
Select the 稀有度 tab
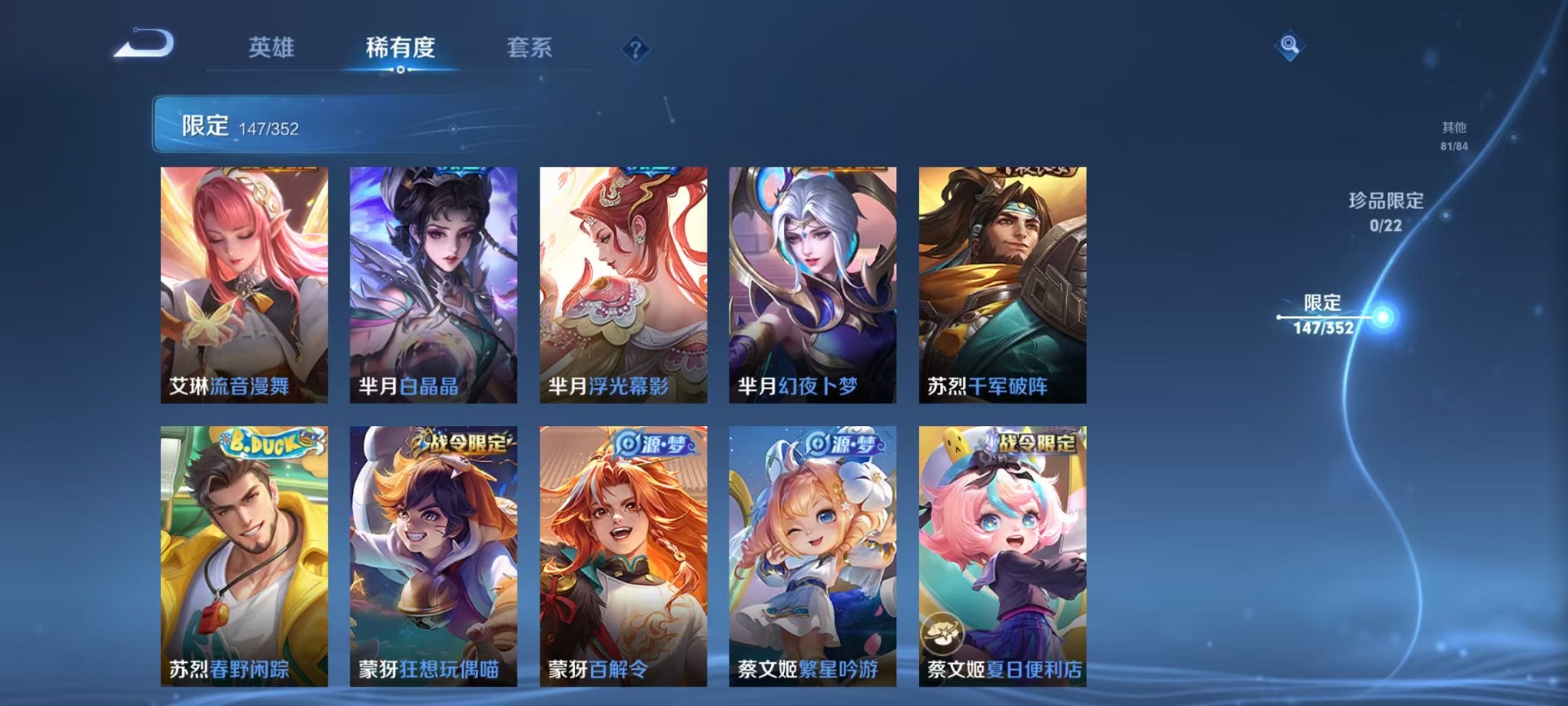(x=400, y=48)
